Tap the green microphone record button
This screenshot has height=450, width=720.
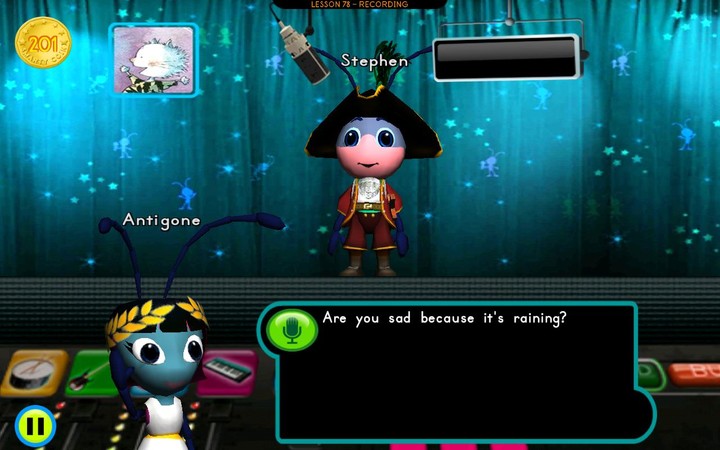pyautogui.click(x=292, y=330)
